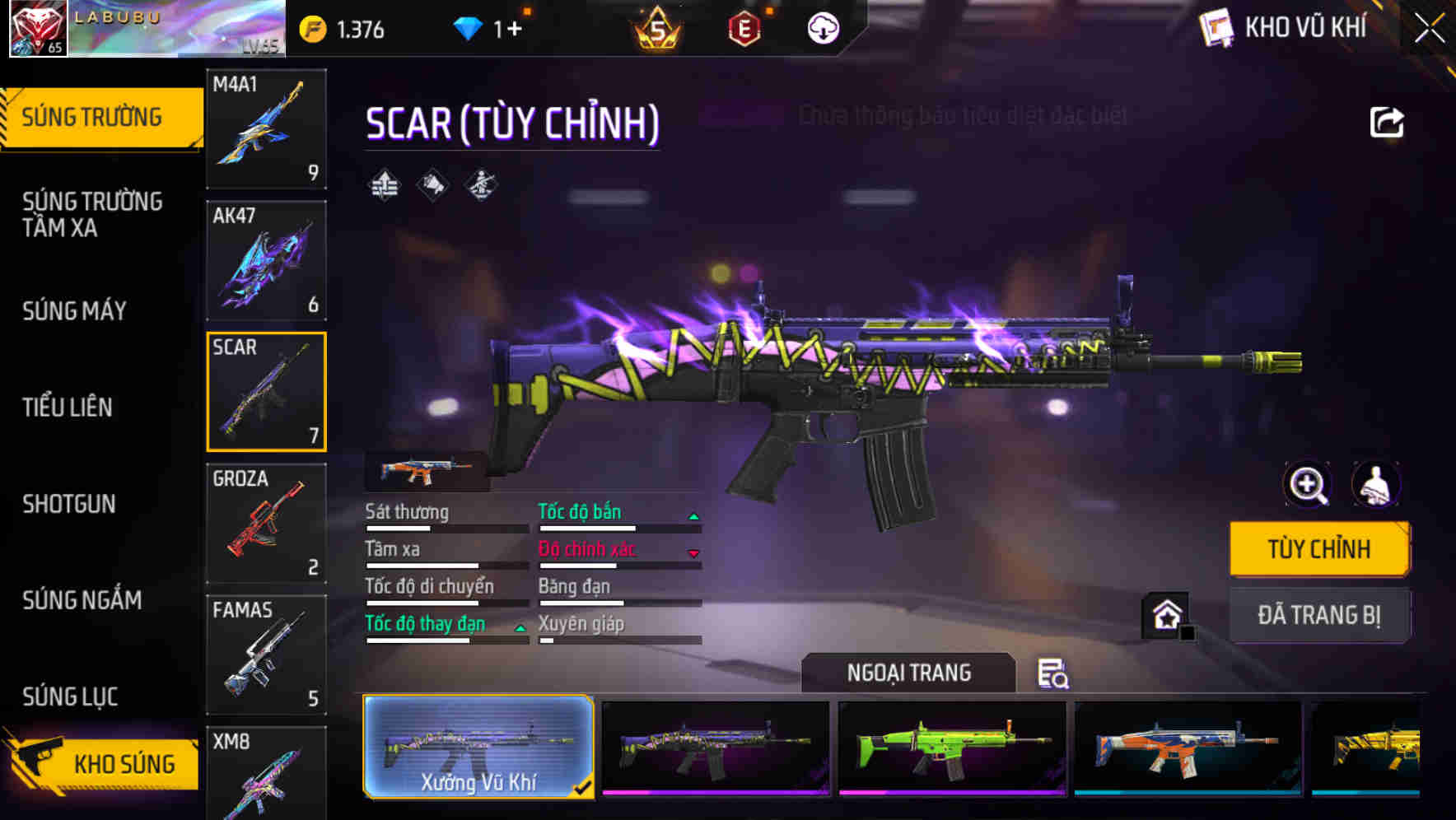Screen dimensions: 1456x820
Task: Expand the SÚNG TRƯỜNG TẦM XA category
Action: coord(91,215)
